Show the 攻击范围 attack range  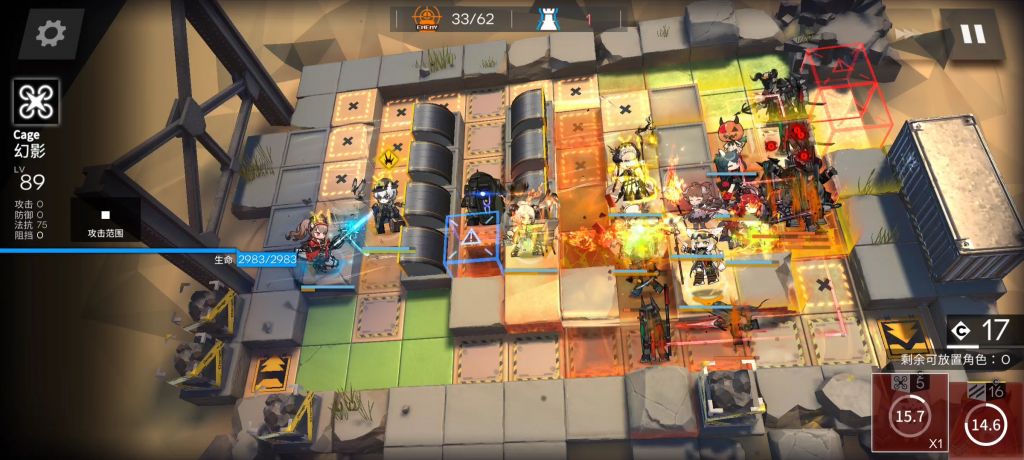tap(105, 220)
